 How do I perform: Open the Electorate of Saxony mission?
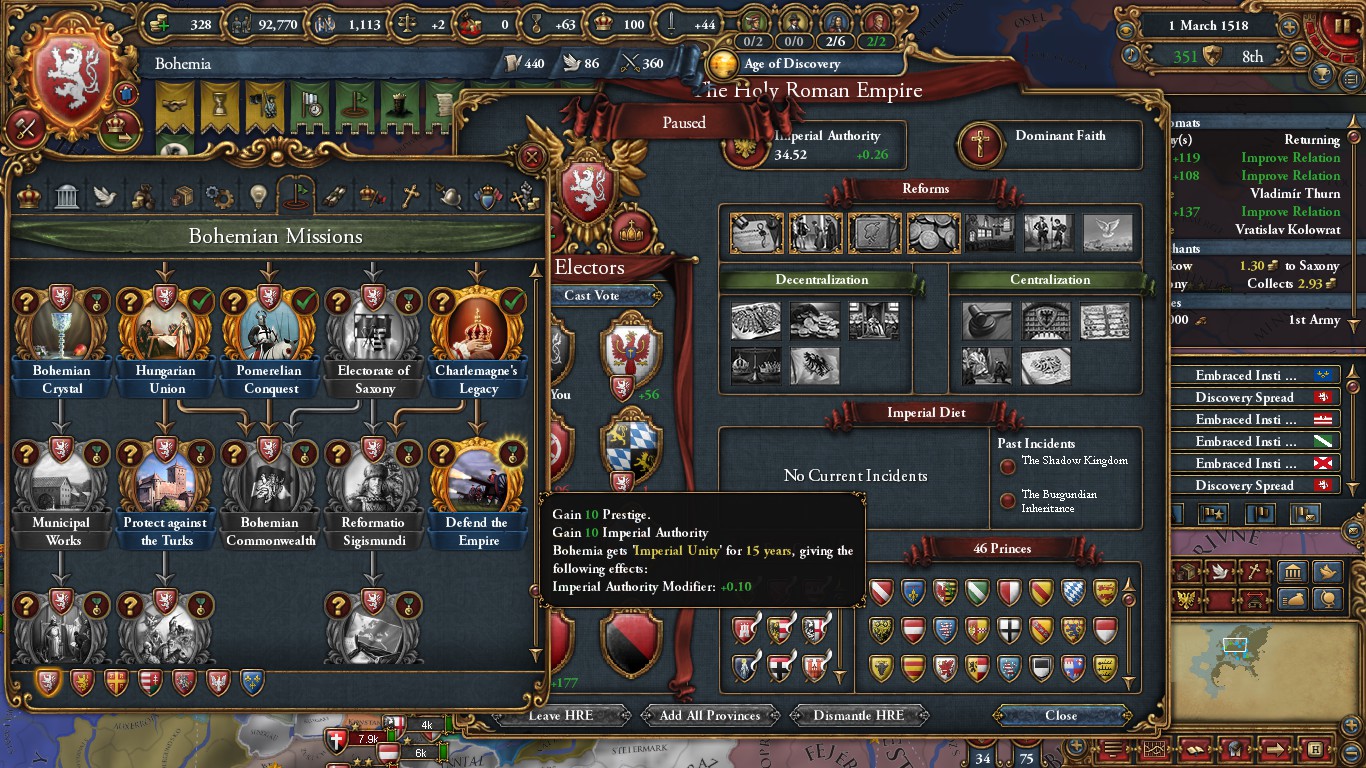coord(374,328)
